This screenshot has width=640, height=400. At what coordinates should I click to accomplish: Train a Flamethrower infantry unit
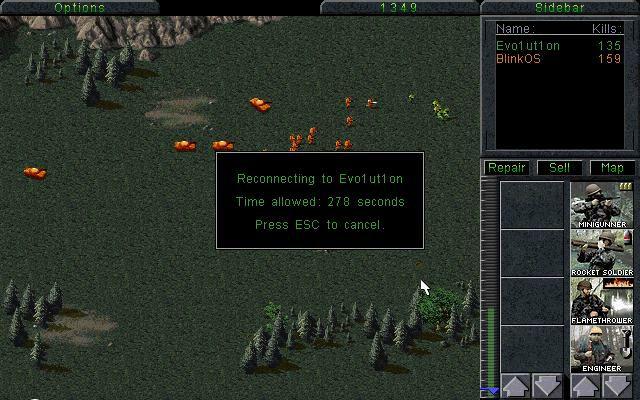pos(602,300)
